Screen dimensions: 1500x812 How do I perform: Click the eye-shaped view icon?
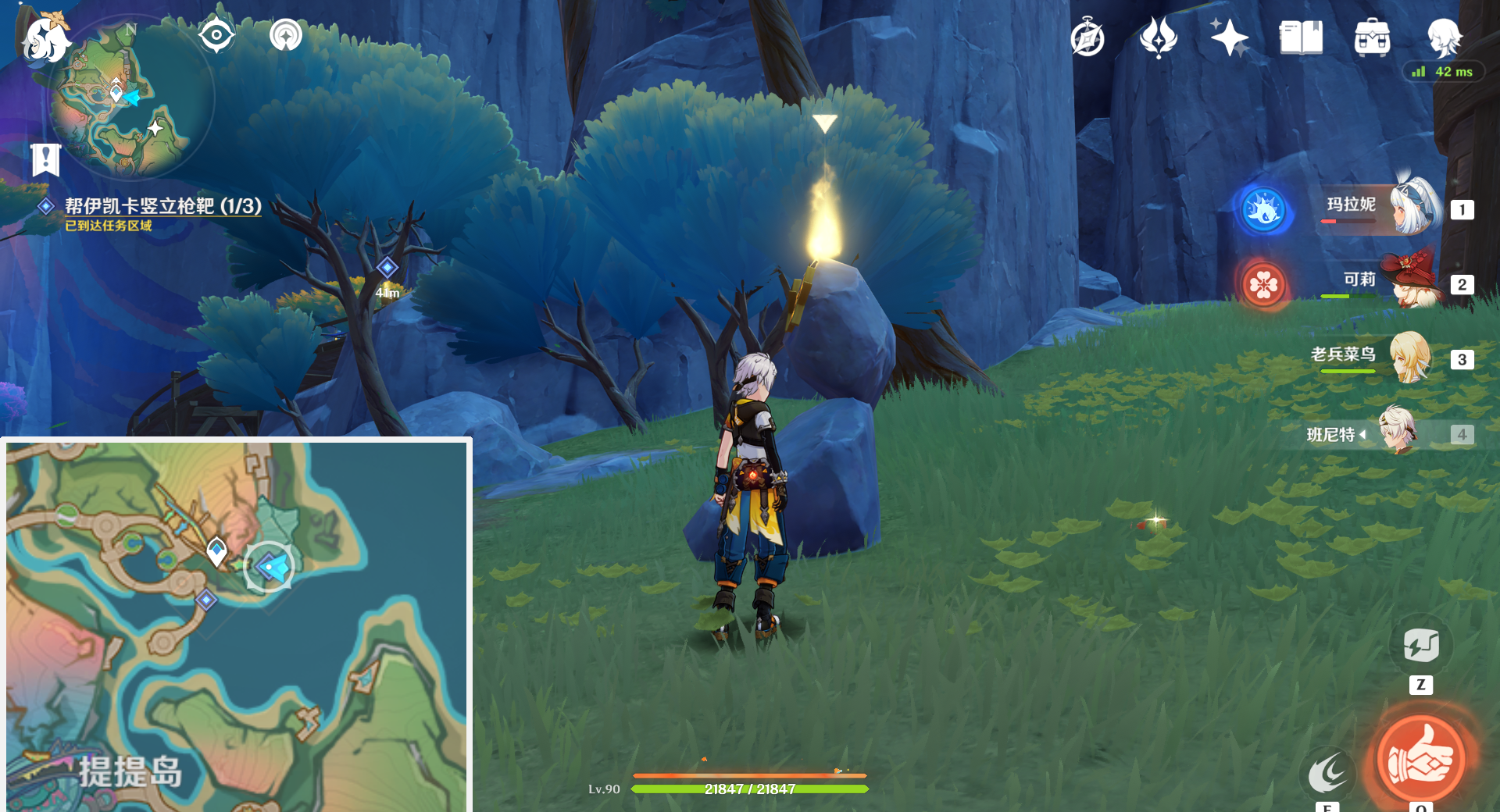[216, 35]
